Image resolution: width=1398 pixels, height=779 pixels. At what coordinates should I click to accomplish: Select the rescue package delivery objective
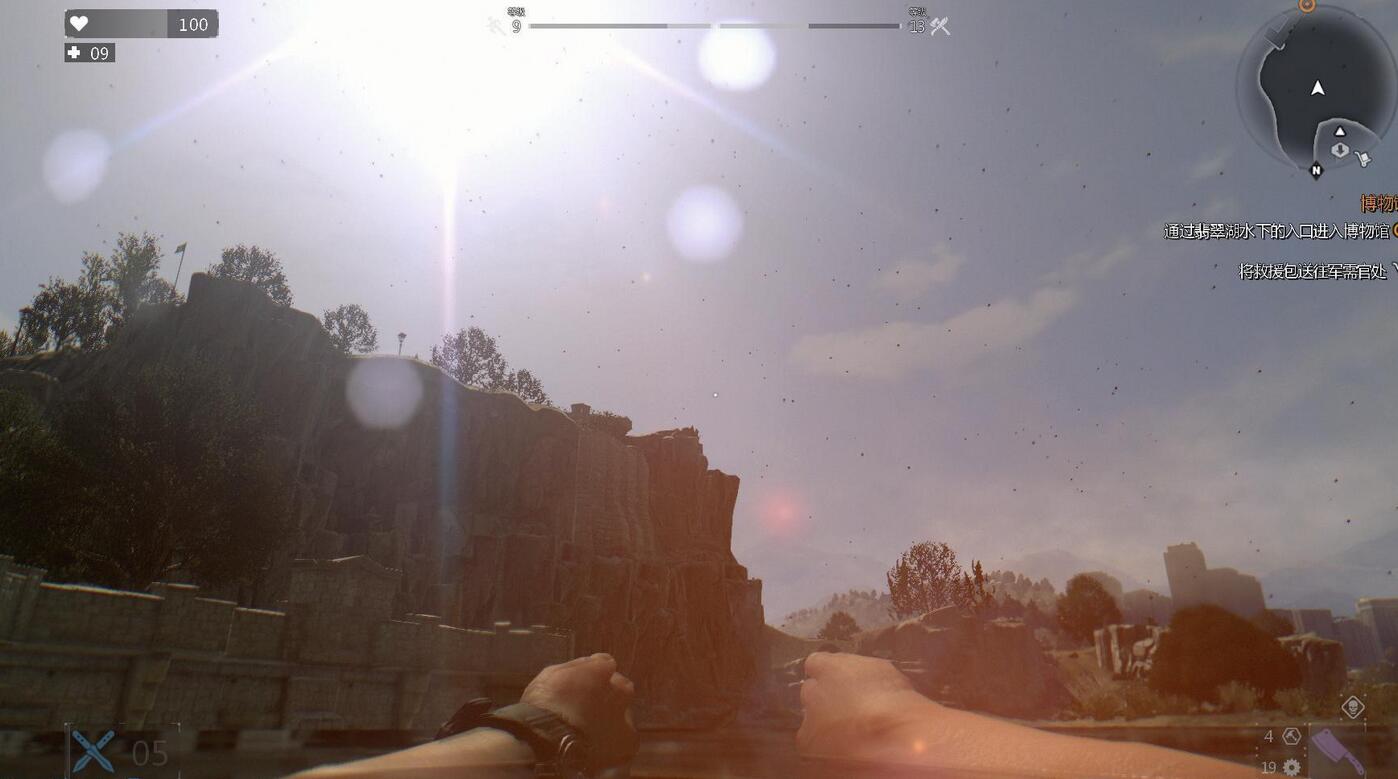click(1313, 271)
